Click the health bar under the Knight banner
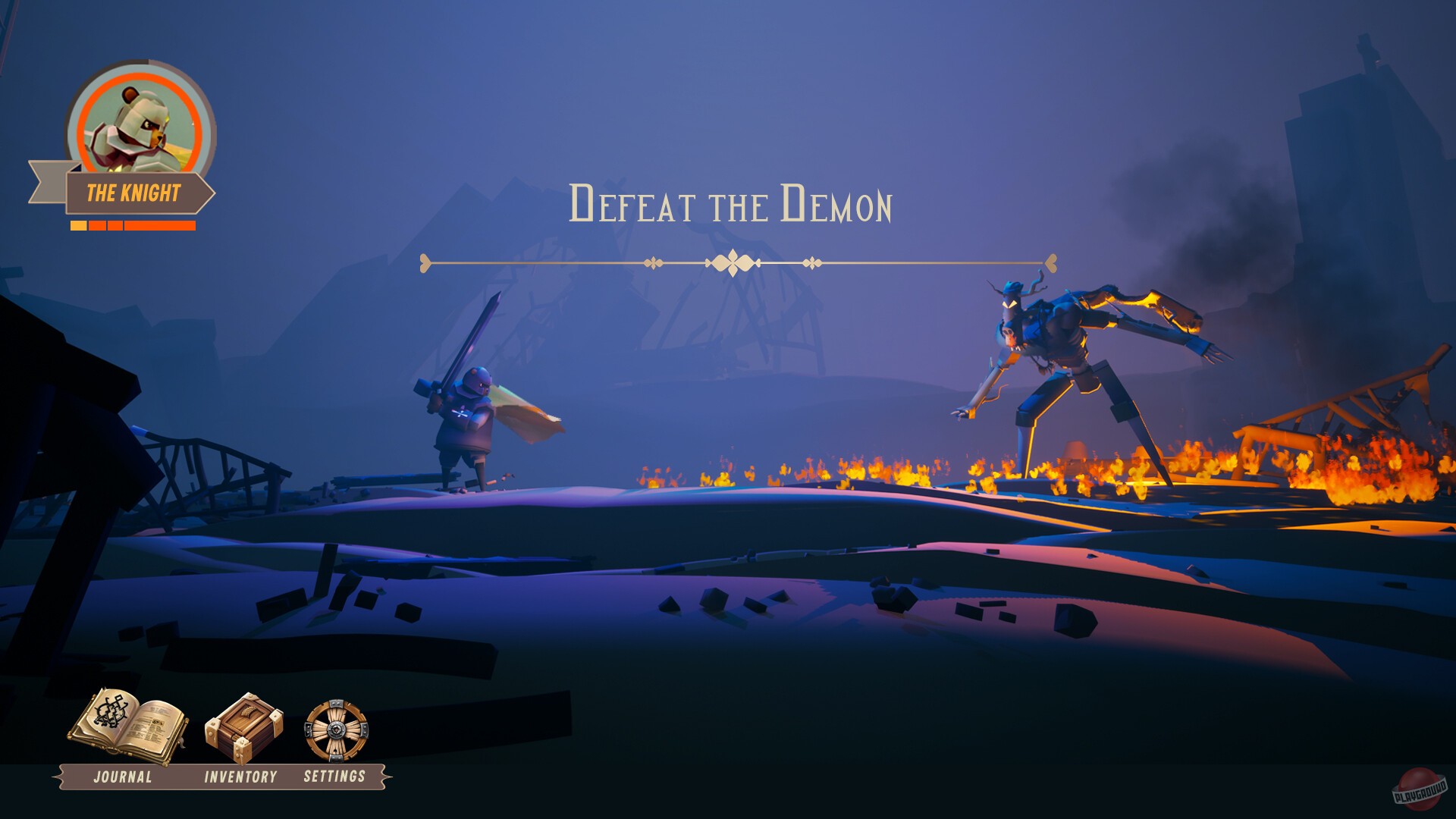Viewport: 1456px width, 819px height. [133, 225]
